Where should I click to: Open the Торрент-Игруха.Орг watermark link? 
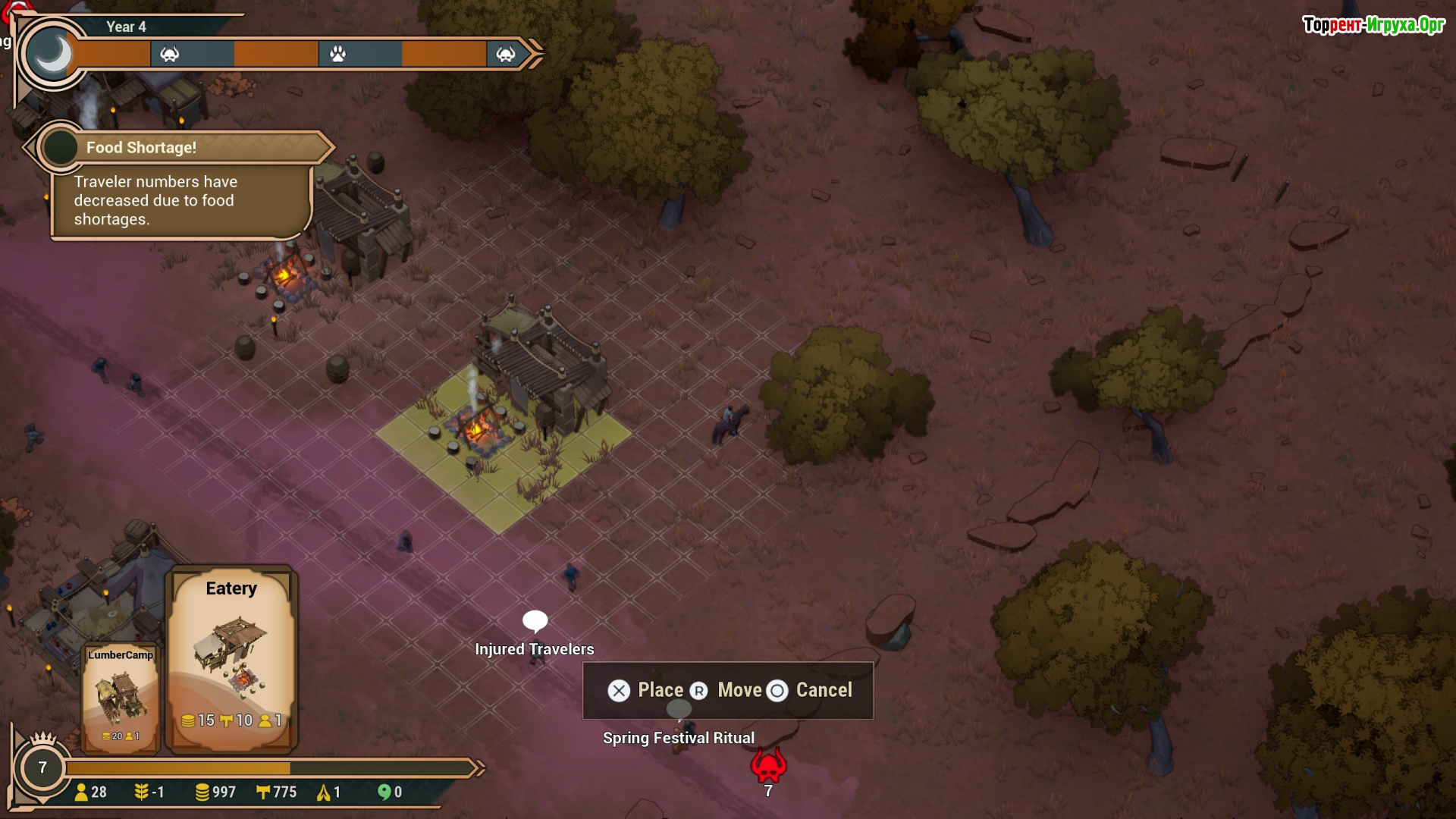pyautogui.click(x=1373, y=25)
